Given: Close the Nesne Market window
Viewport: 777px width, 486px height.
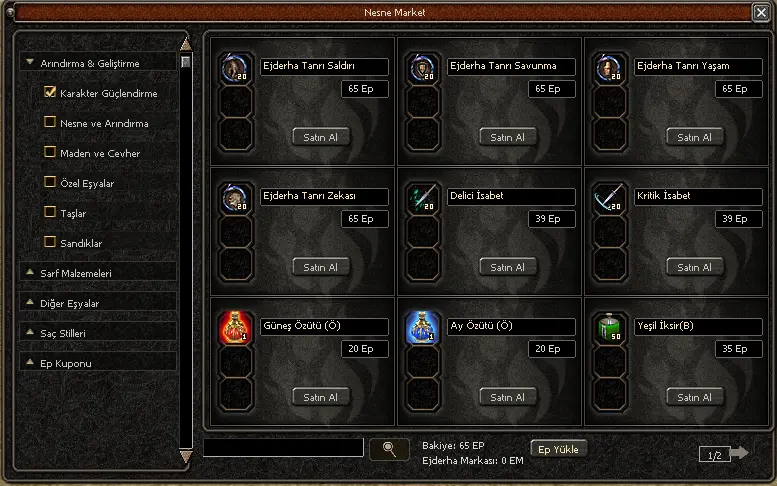Looking at the screenshot, I should click(x=760, y=12).
